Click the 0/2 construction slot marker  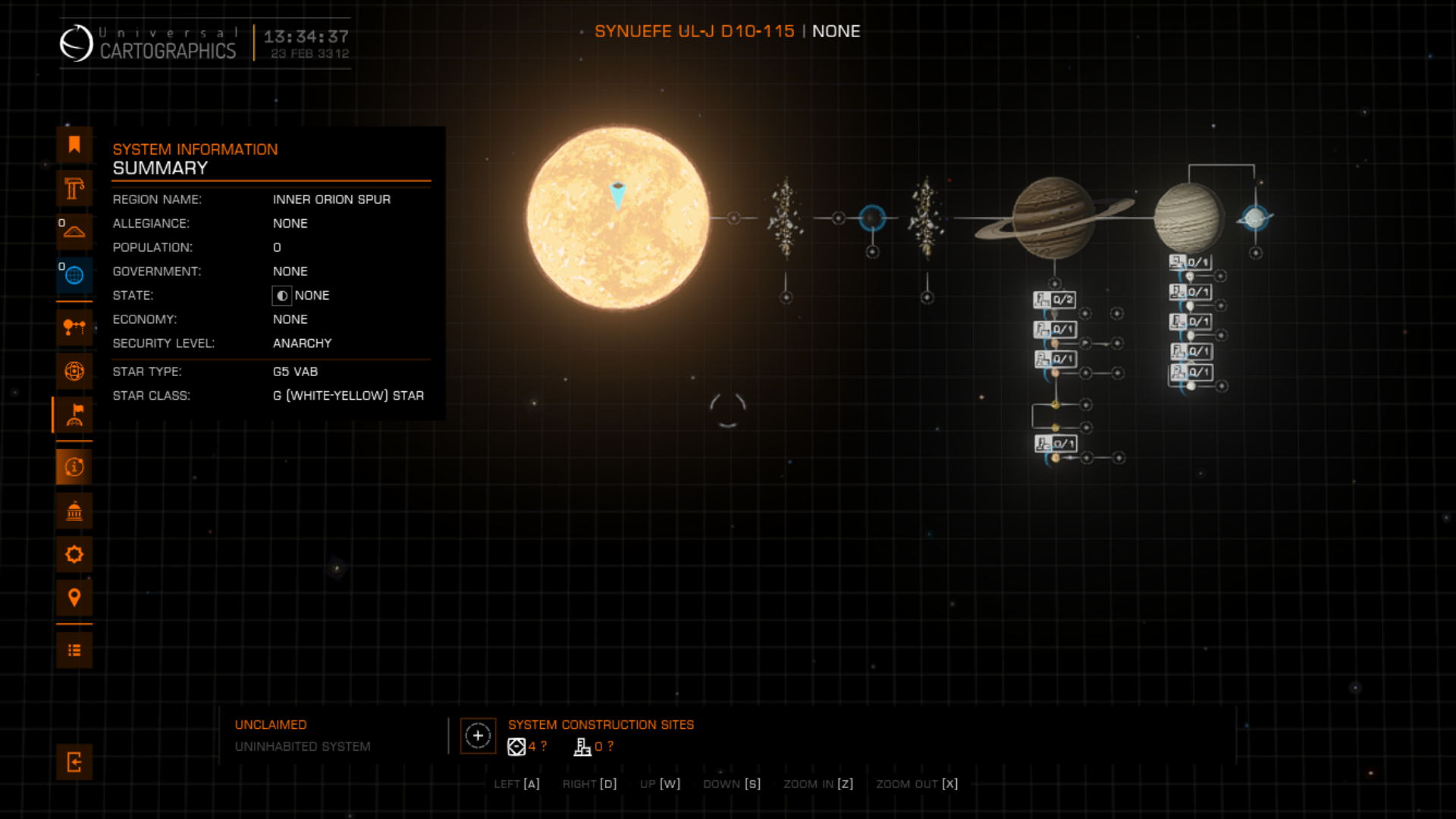pyautogui.click(x=1054, y=300)
